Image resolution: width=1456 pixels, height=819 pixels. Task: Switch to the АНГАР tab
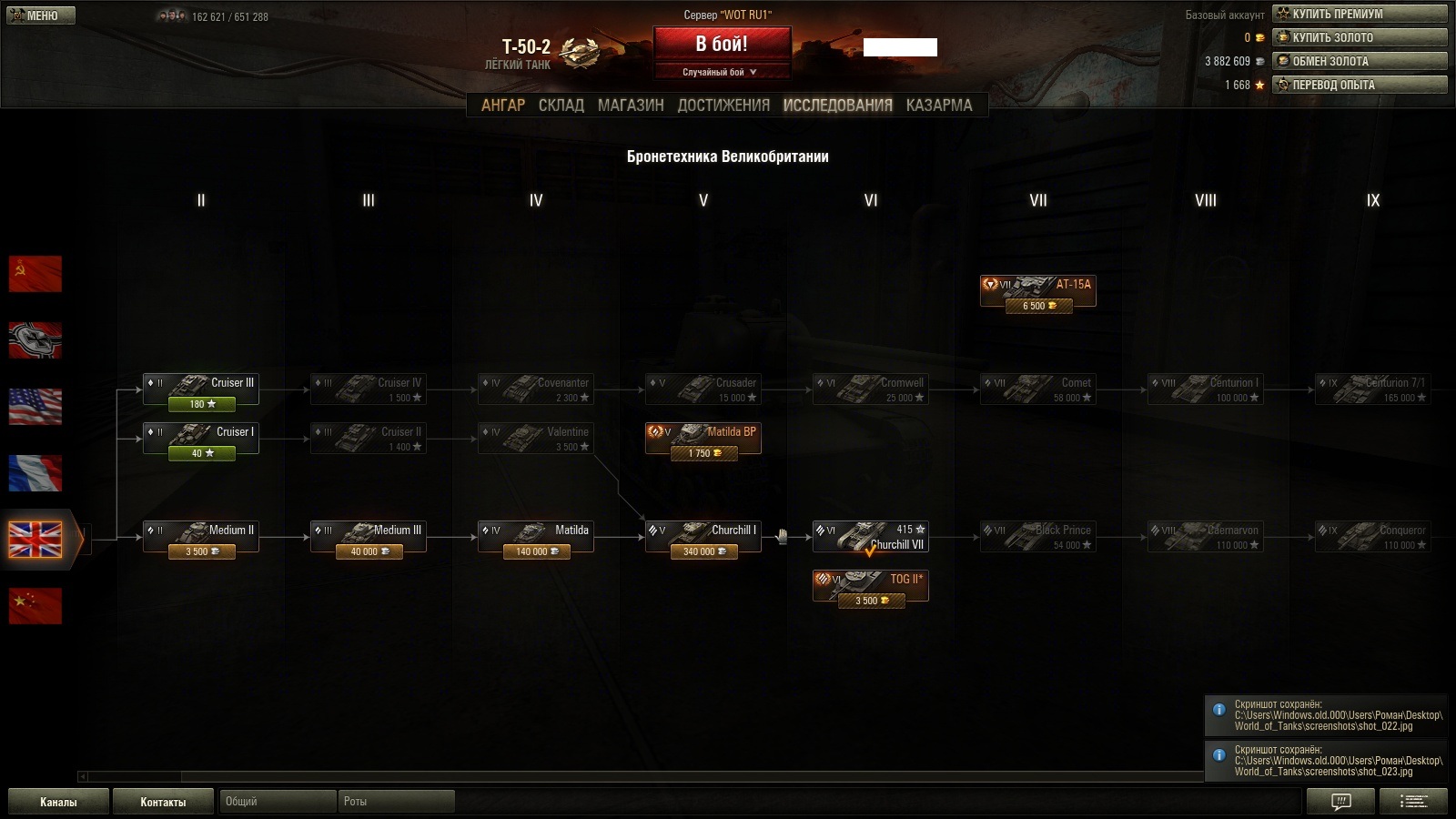pyautogui.click(x=503, y=105)
